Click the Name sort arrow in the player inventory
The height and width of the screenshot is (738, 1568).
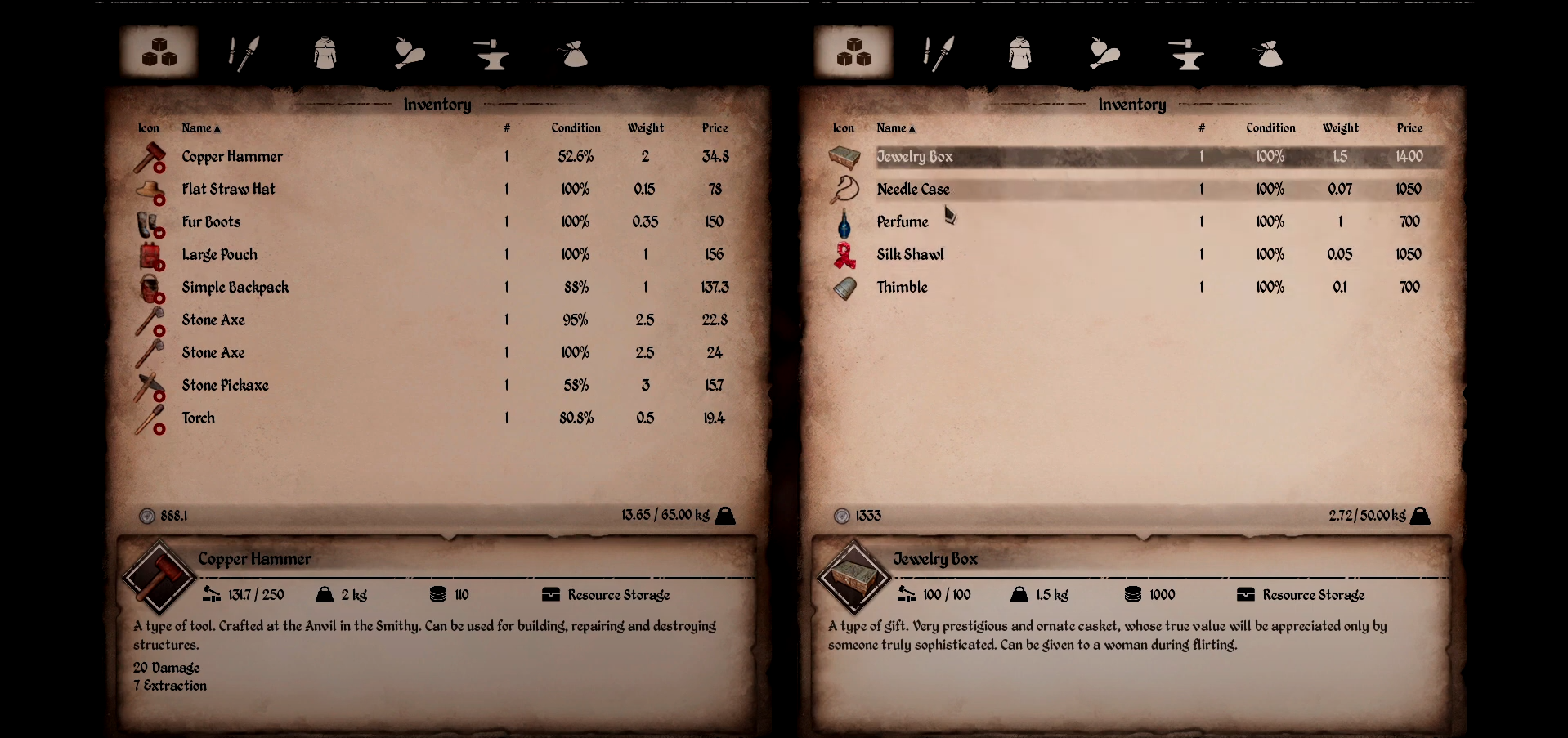coord(219,127)
